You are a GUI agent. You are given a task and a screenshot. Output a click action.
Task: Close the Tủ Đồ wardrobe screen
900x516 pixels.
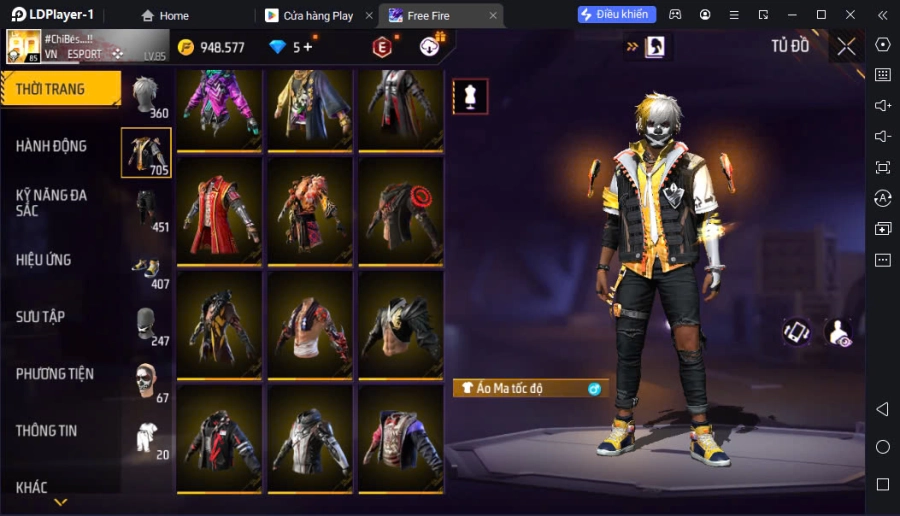click(x=847, y=46)
